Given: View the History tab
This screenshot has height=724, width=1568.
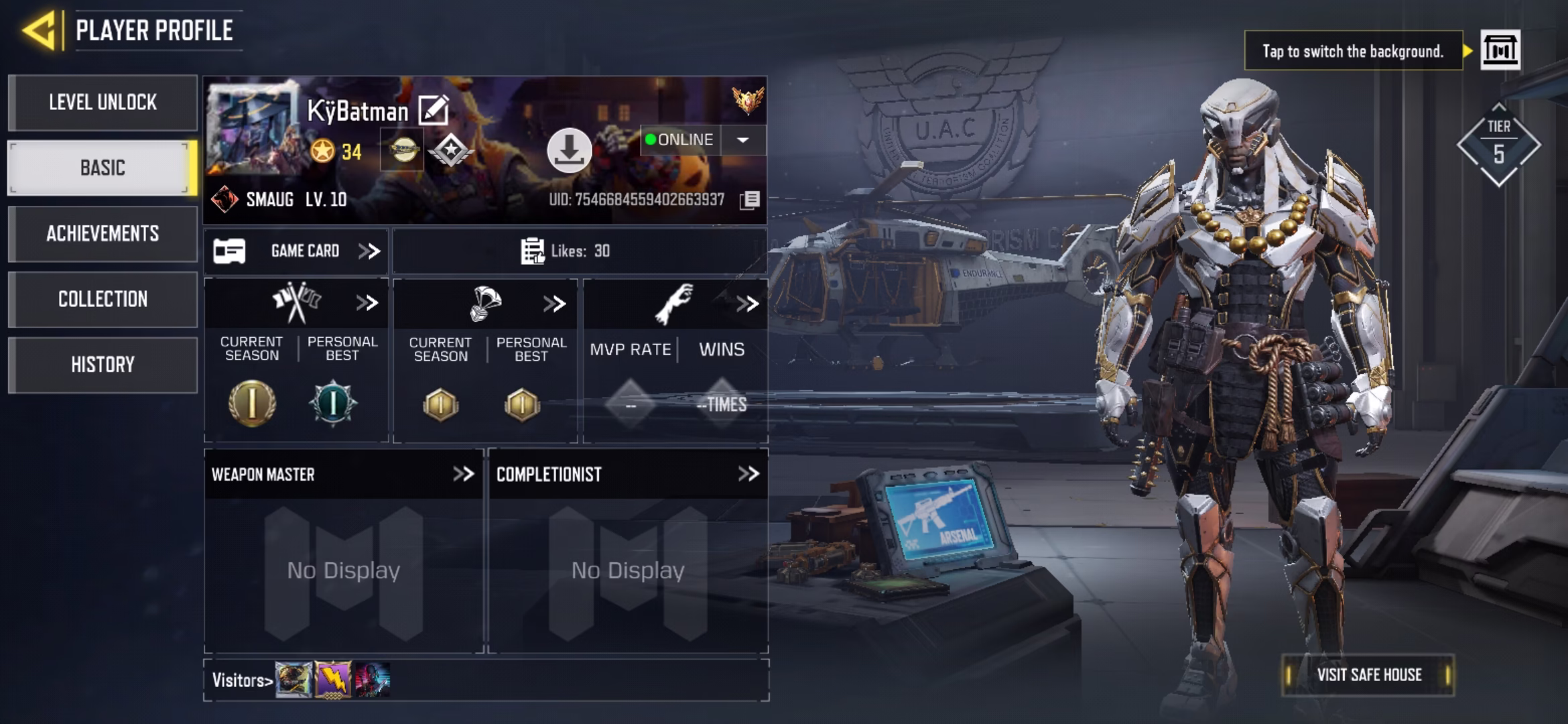Looking at the screenshot, I should (103, 365).
